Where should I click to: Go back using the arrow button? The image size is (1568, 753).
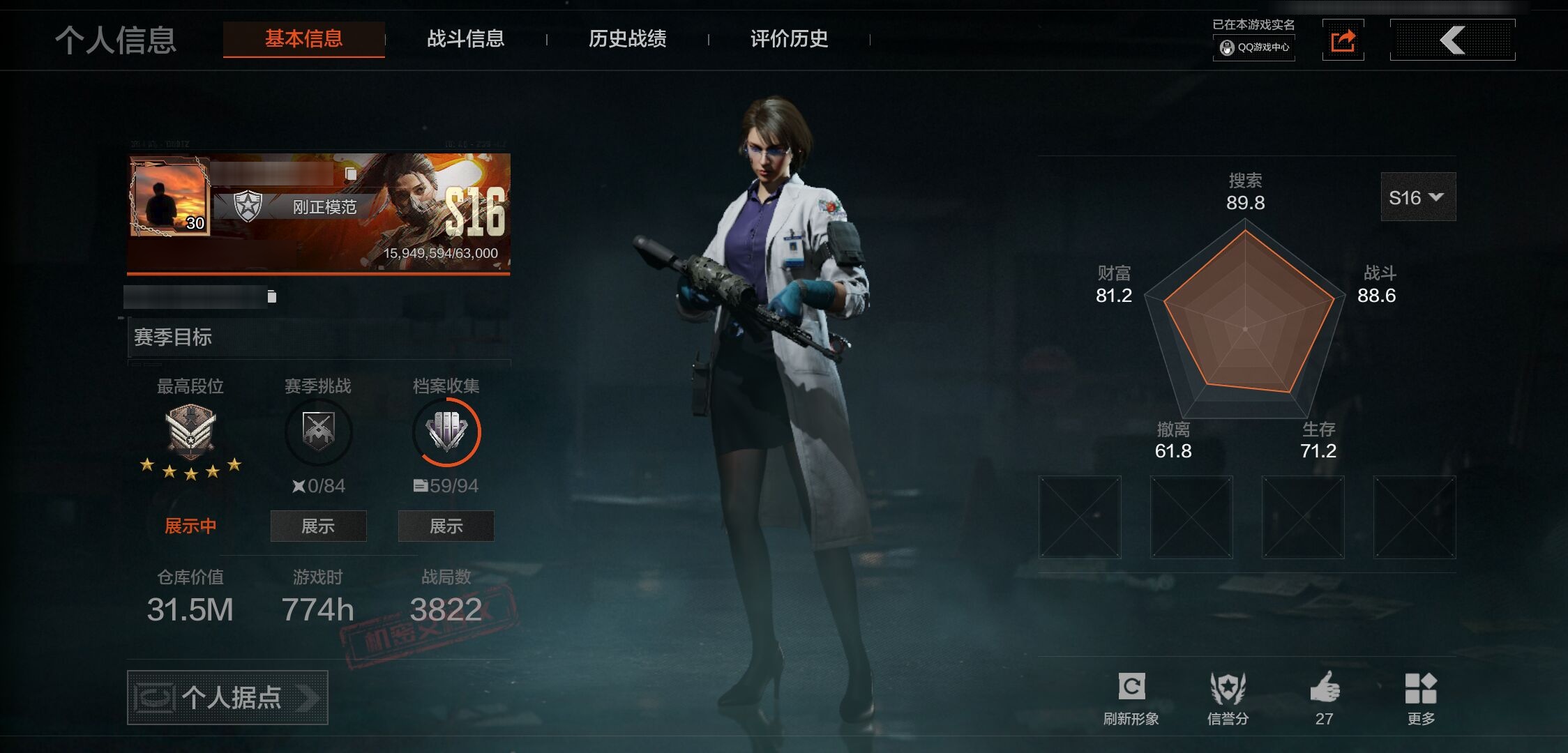tap(1452, 40)
